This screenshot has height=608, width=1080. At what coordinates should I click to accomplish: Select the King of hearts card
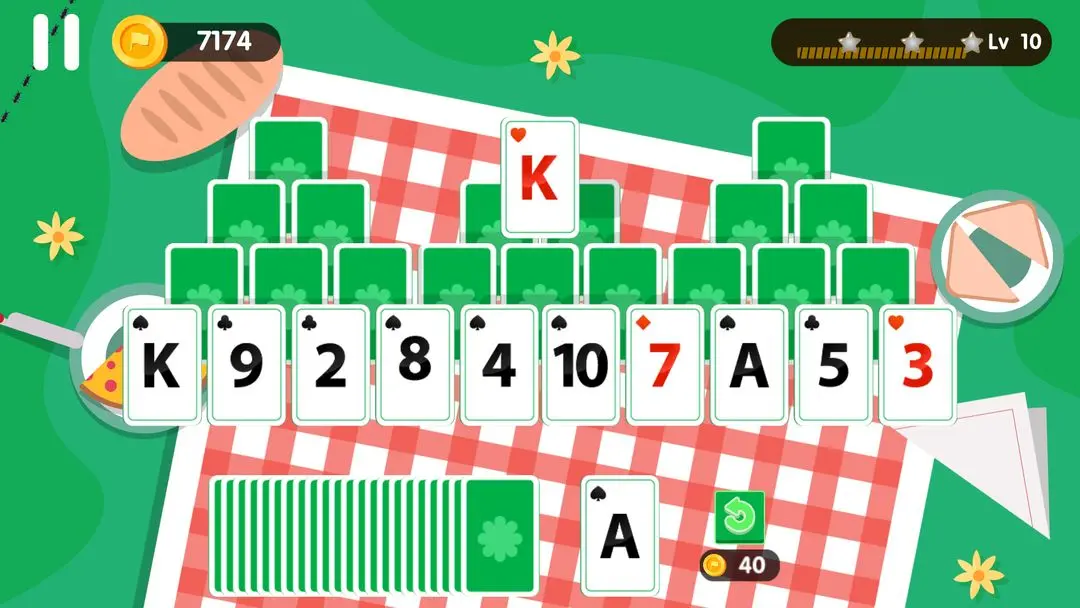point(539,176)
